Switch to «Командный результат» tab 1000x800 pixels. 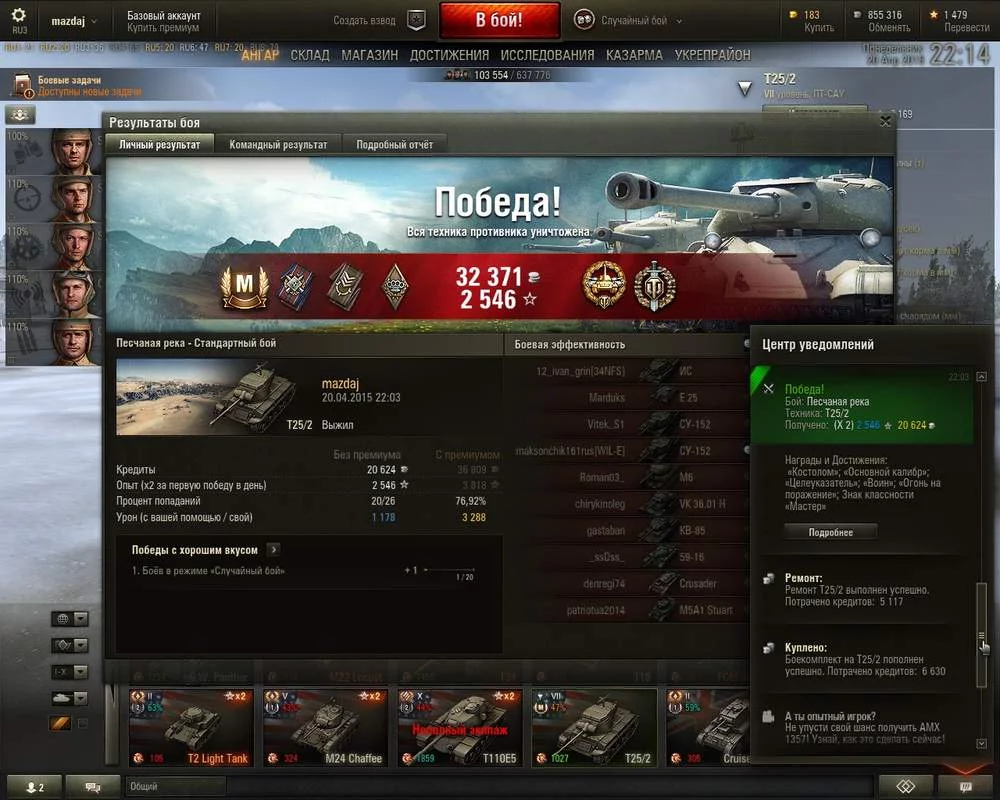click(278, 144)
